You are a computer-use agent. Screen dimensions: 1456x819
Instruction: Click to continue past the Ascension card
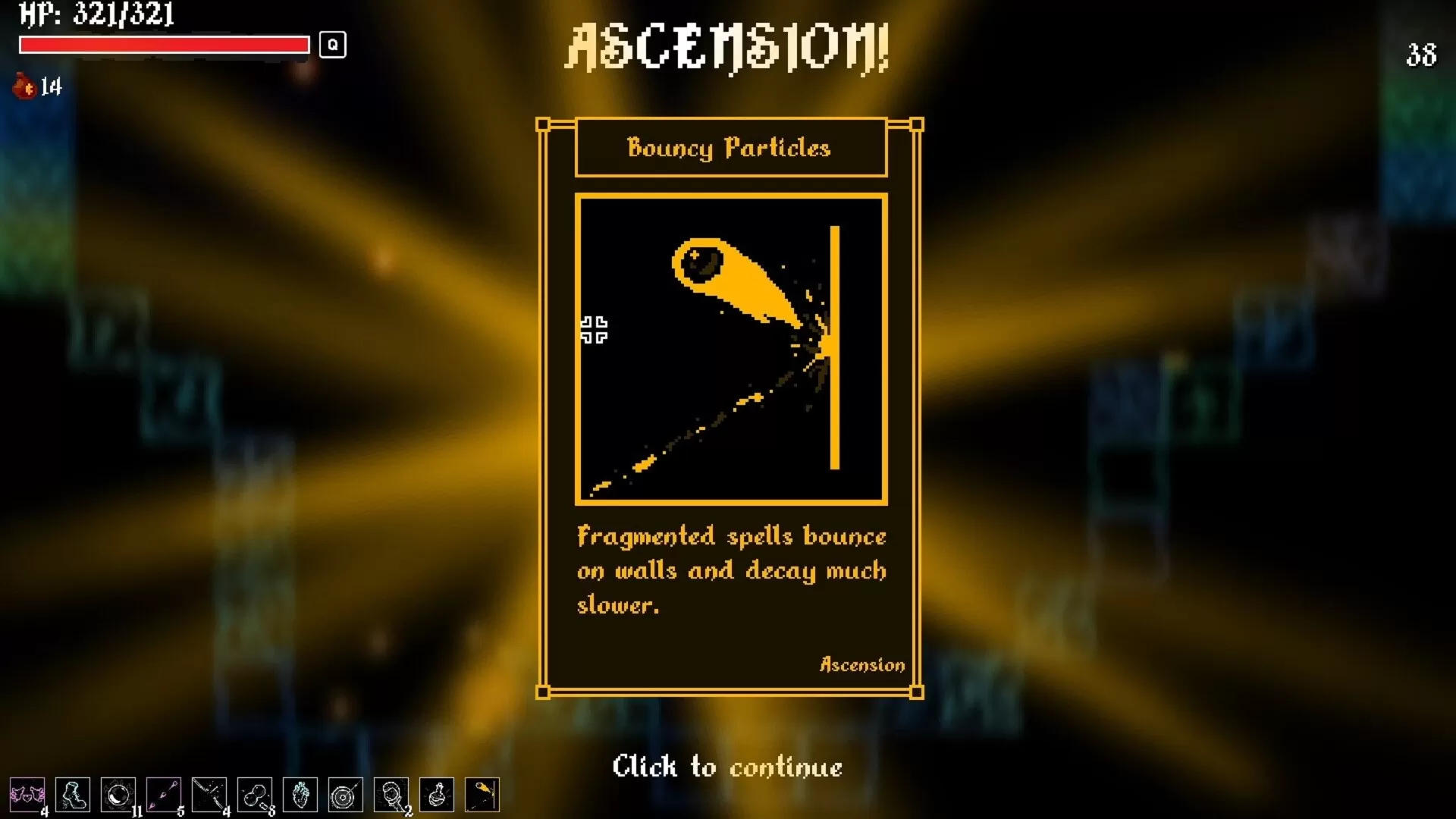[x=727, y=767]
